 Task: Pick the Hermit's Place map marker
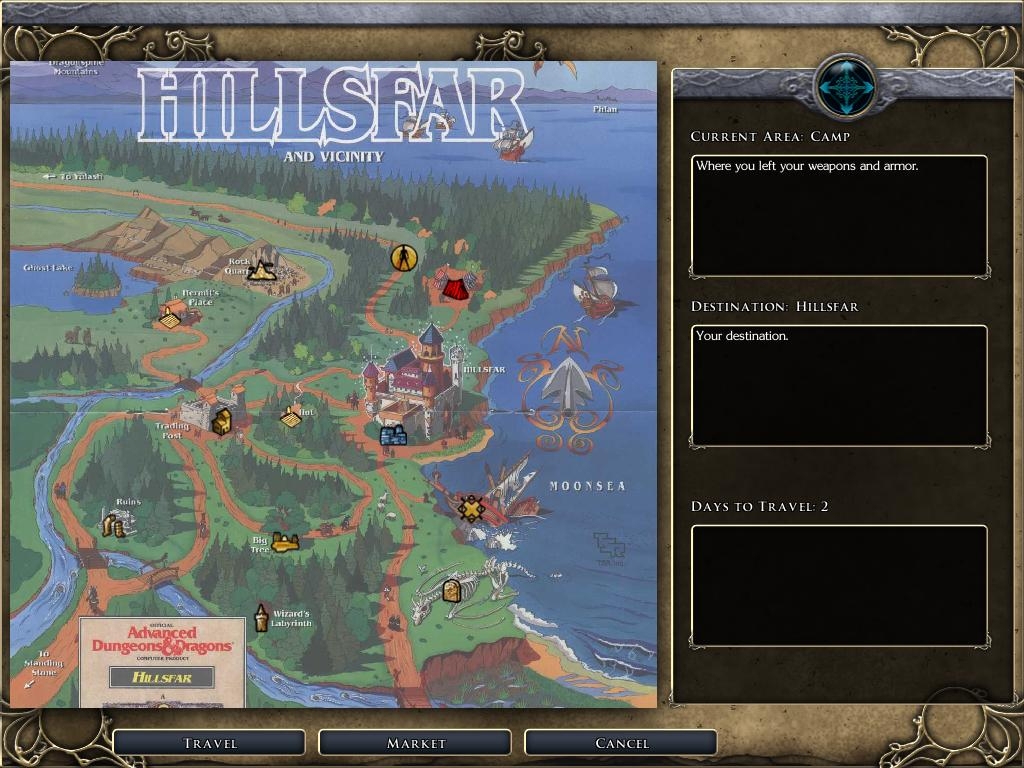(x=171, y=318)
